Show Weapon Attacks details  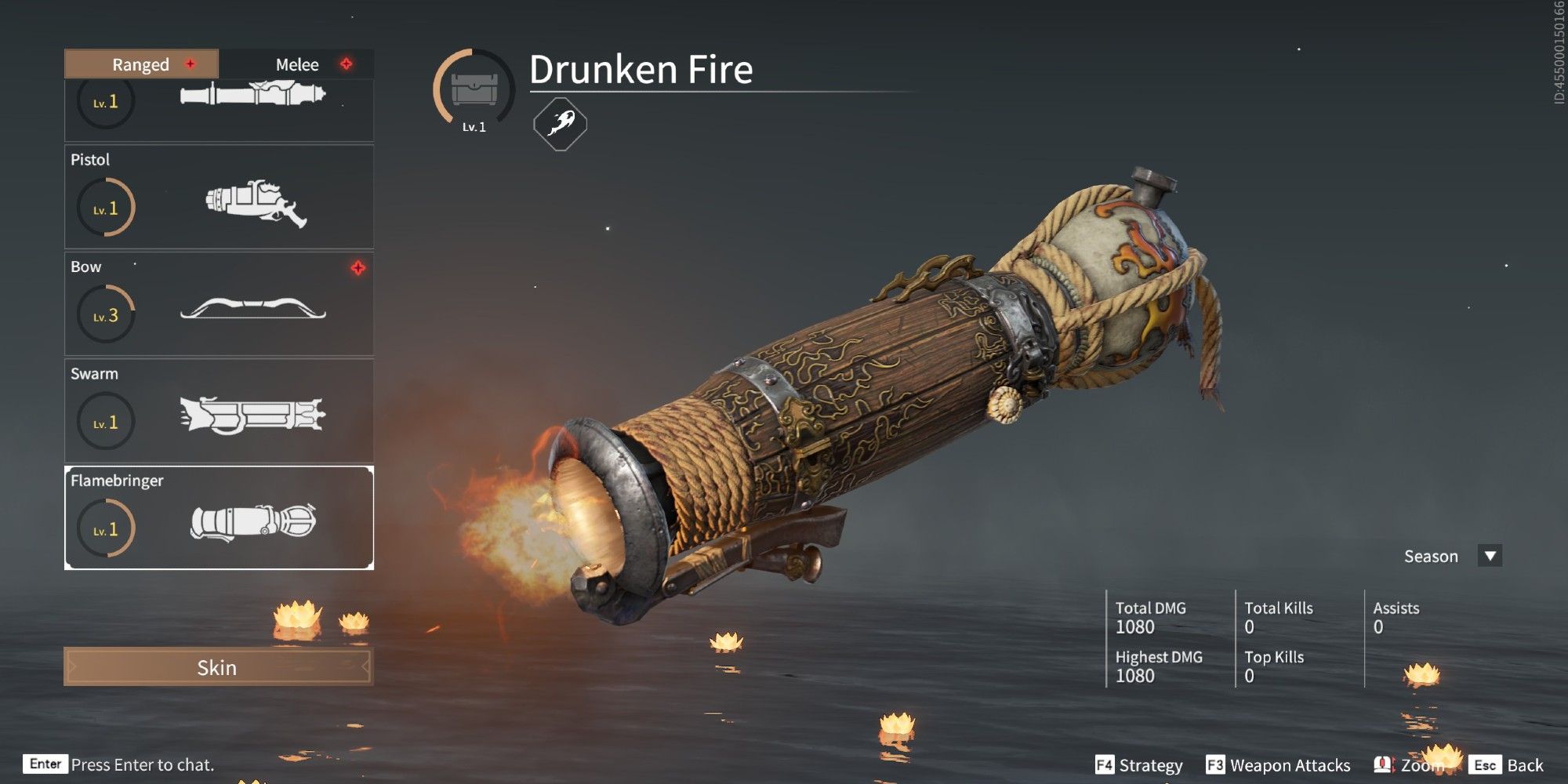point(1279,765)
